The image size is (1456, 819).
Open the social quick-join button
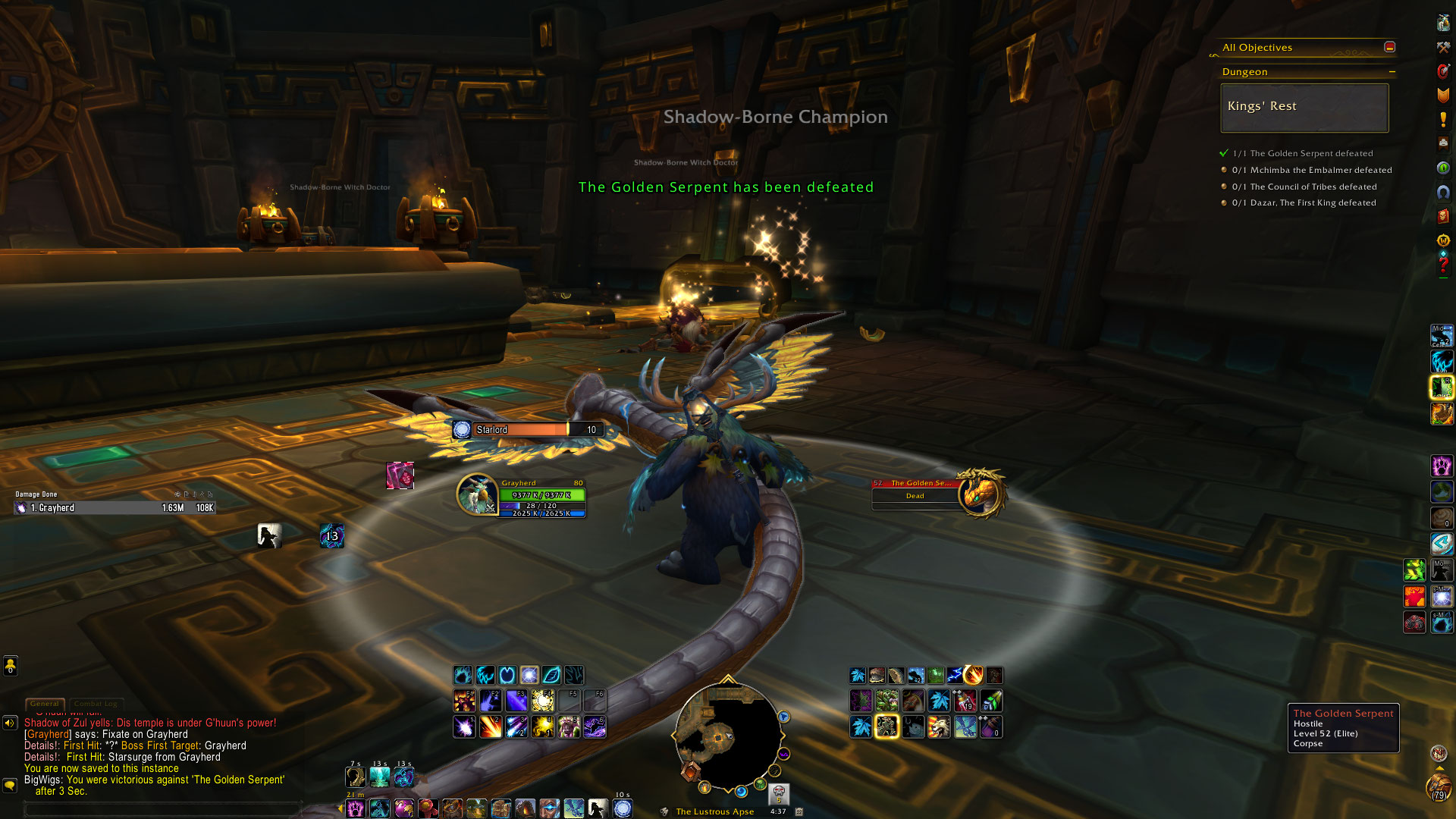[11, 665]
